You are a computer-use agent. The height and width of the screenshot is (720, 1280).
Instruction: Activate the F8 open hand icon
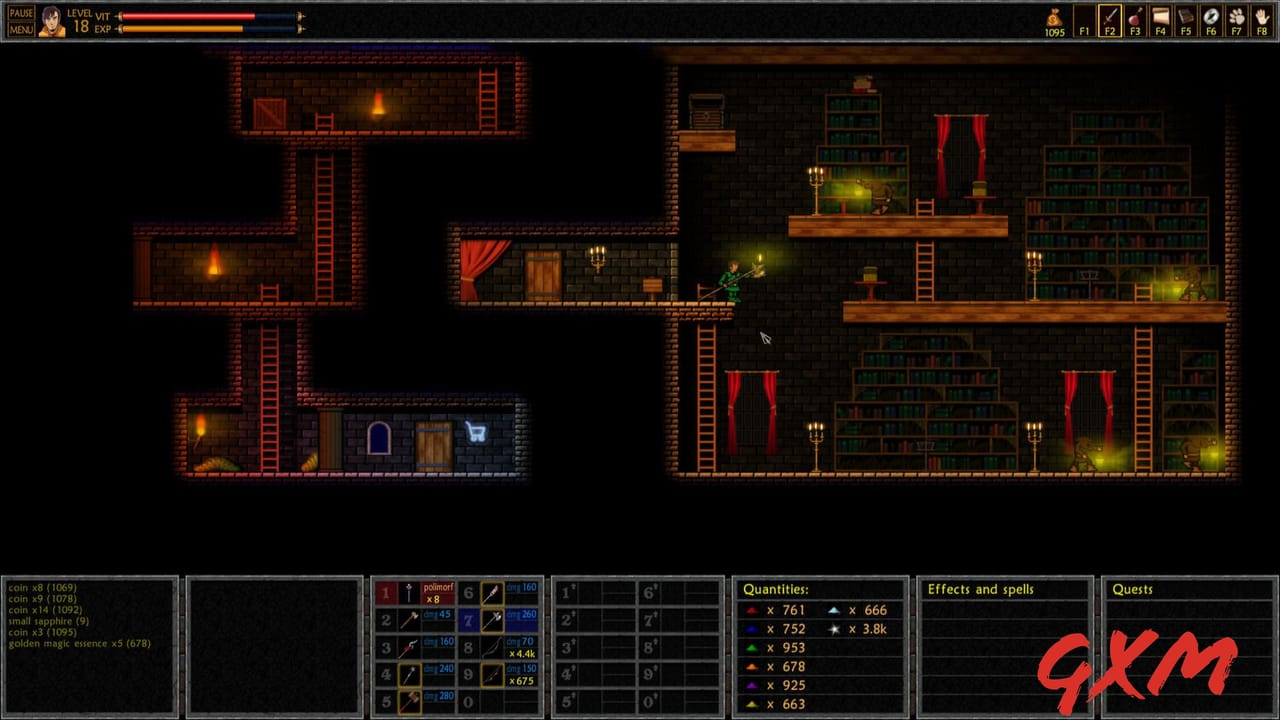click(x=1262, y=19)
